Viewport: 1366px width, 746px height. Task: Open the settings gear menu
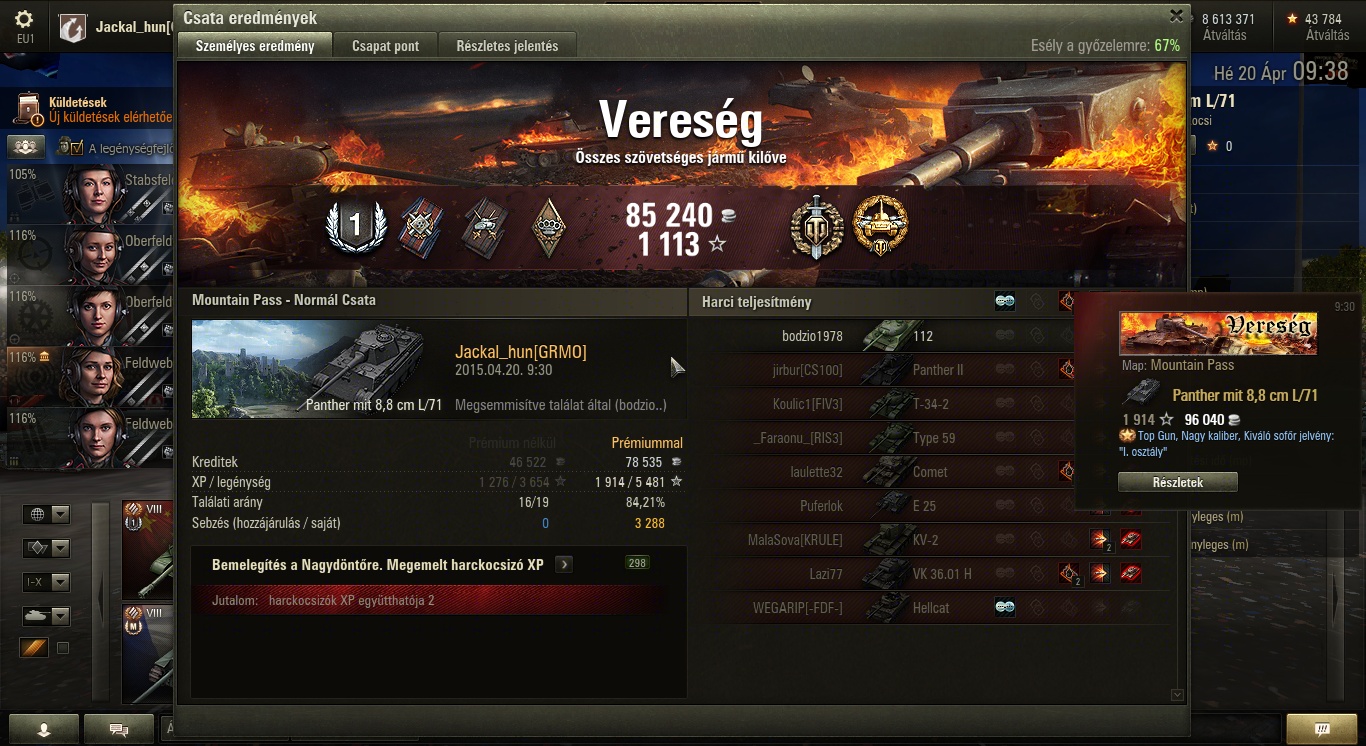[x=24, y=20]
